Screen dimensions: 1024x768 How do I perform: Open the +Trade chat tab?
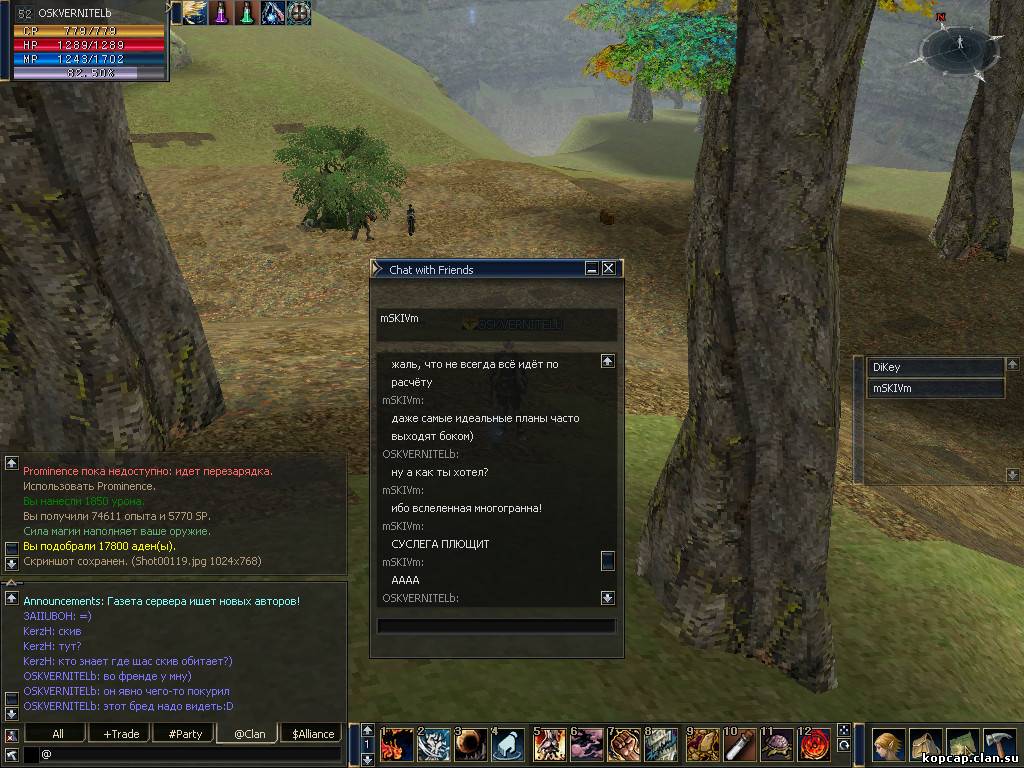[x=121, y=734]
